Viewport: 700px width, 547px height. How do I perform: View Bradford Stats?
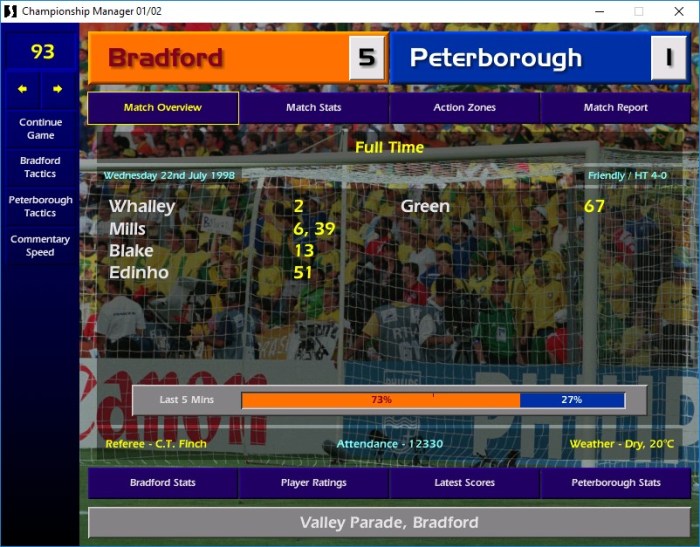point(163,483)
